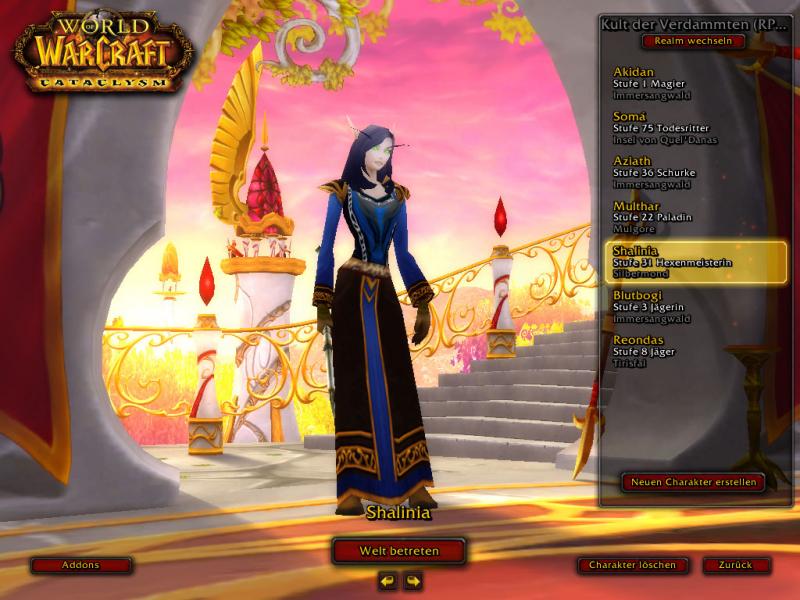
Task: Rotate character with the right arrow button
Action: (x=412, y=580)
